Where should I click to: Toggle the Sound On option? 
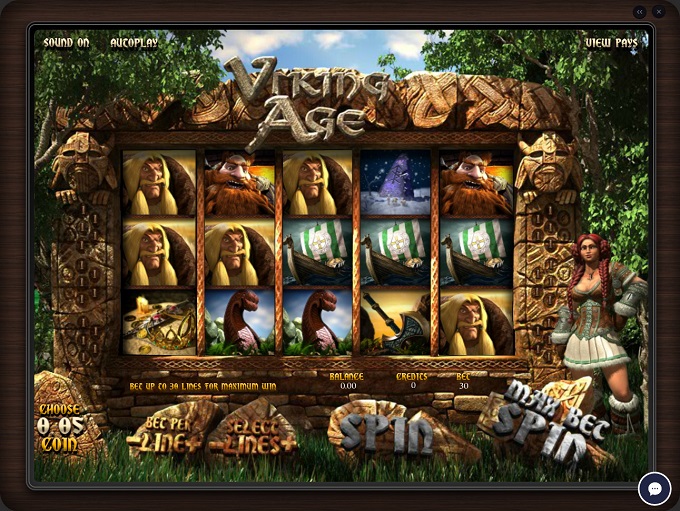point(66,43)
